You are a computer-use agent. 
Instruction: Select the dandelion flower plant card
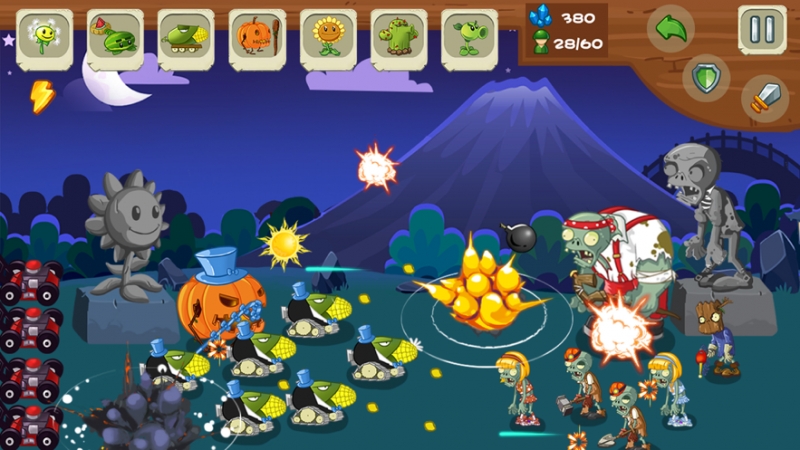pyautogui.click(x=44, y=39)
